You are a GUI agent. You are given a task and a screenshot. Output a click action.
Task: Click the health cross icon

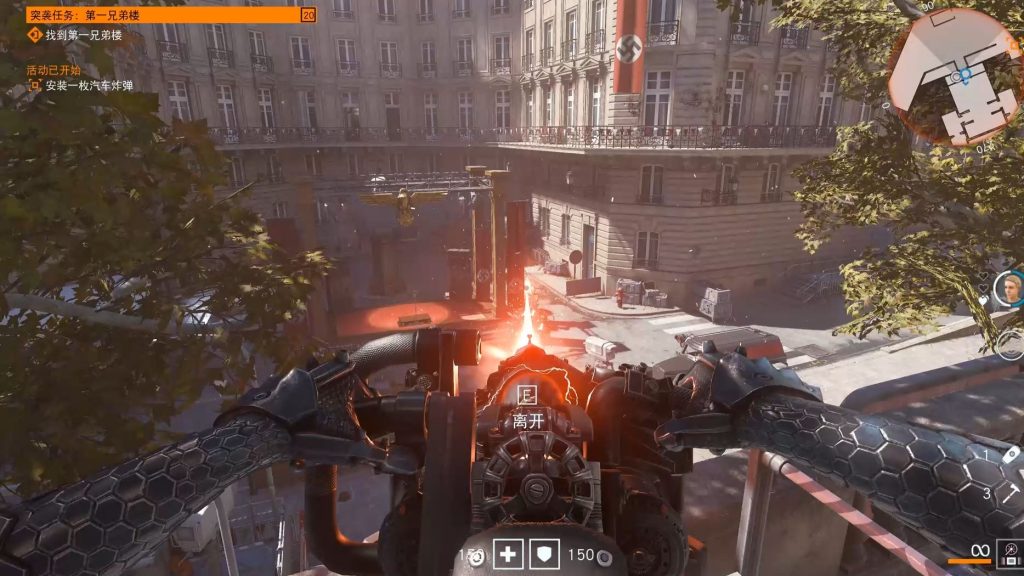pos(507,554)
